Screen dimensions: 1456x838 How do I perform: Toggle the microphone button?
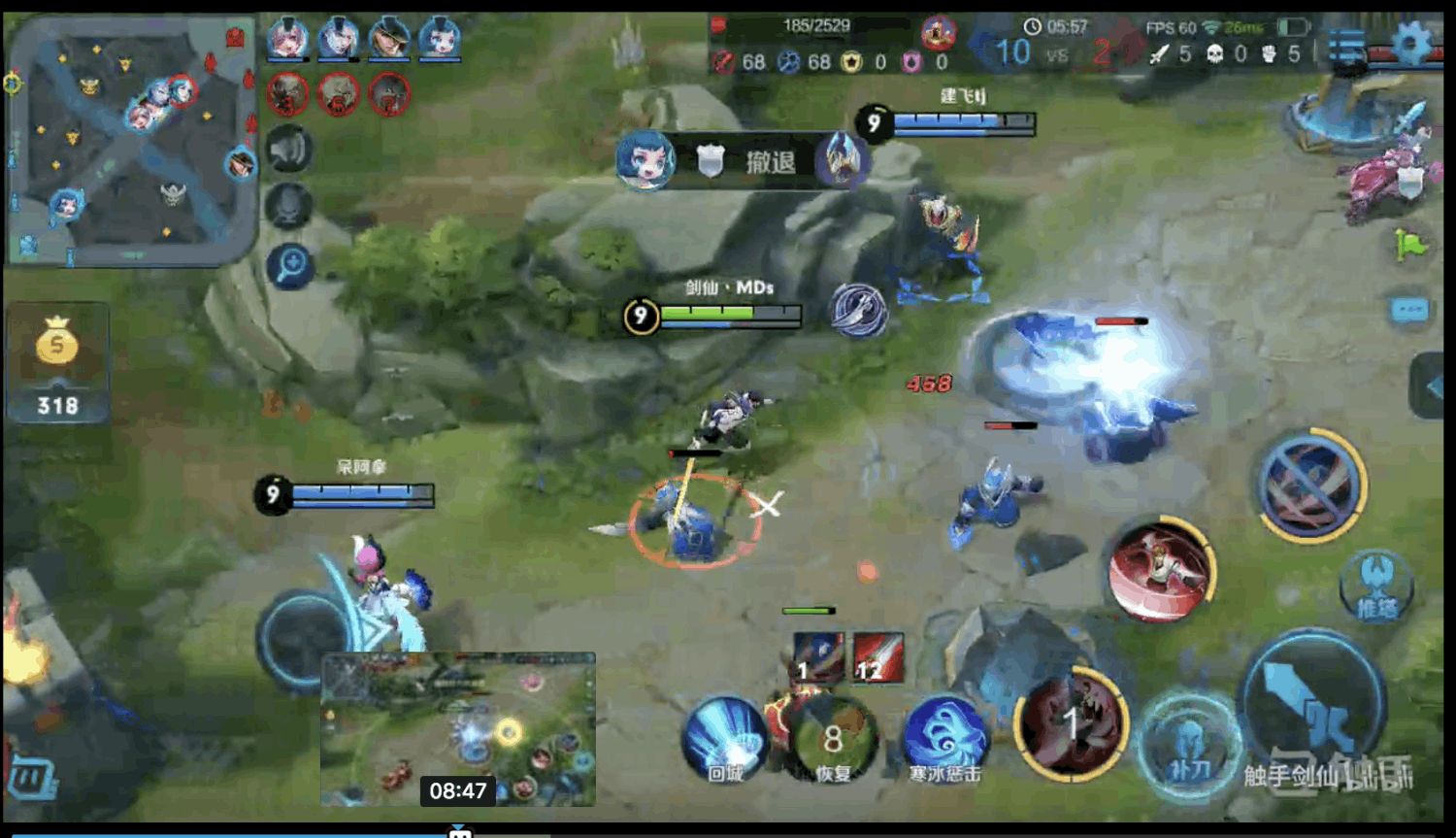tap(289, 206)
